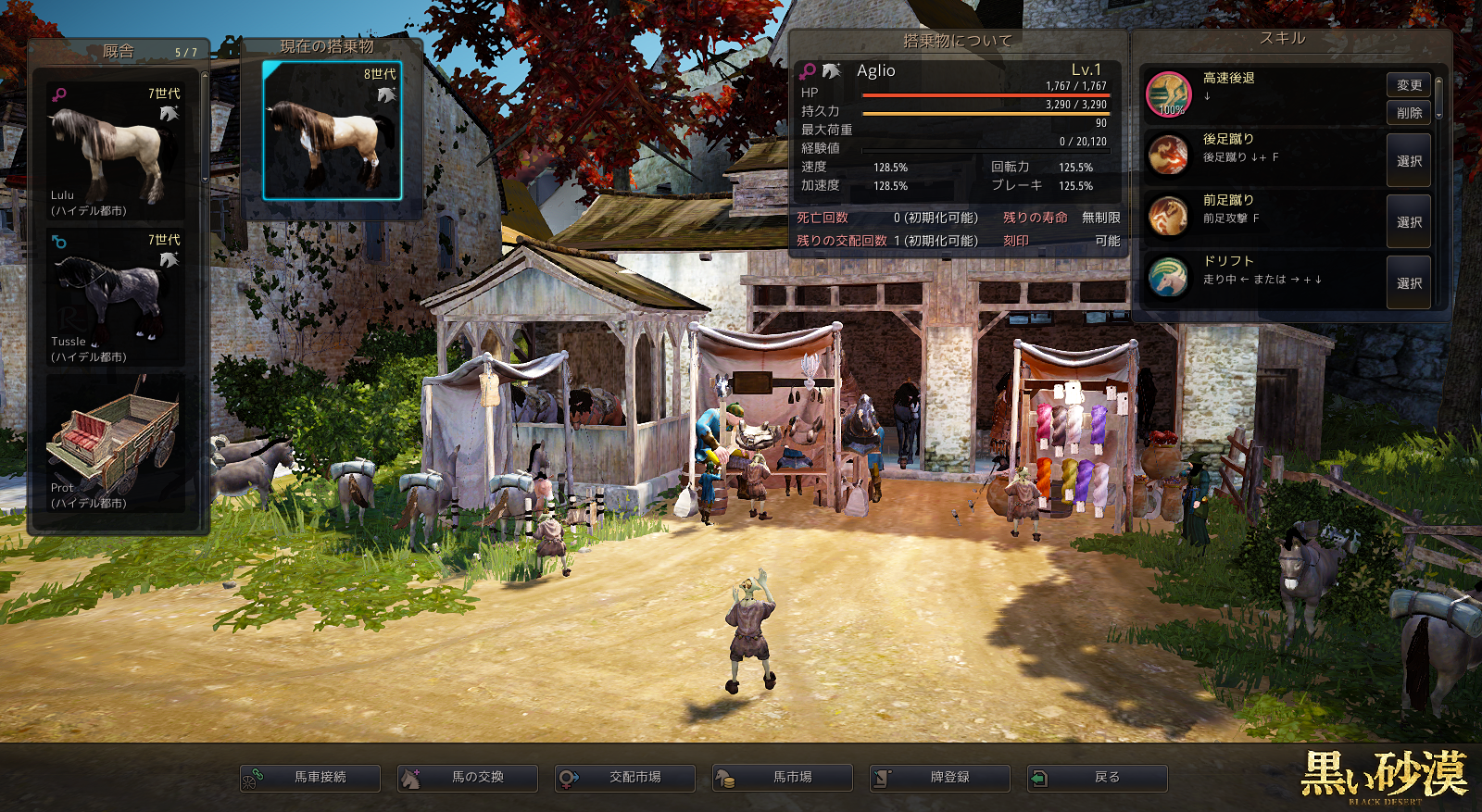Go back with the 戻る button
1482x812 pixels.
tap(1098, 778)
